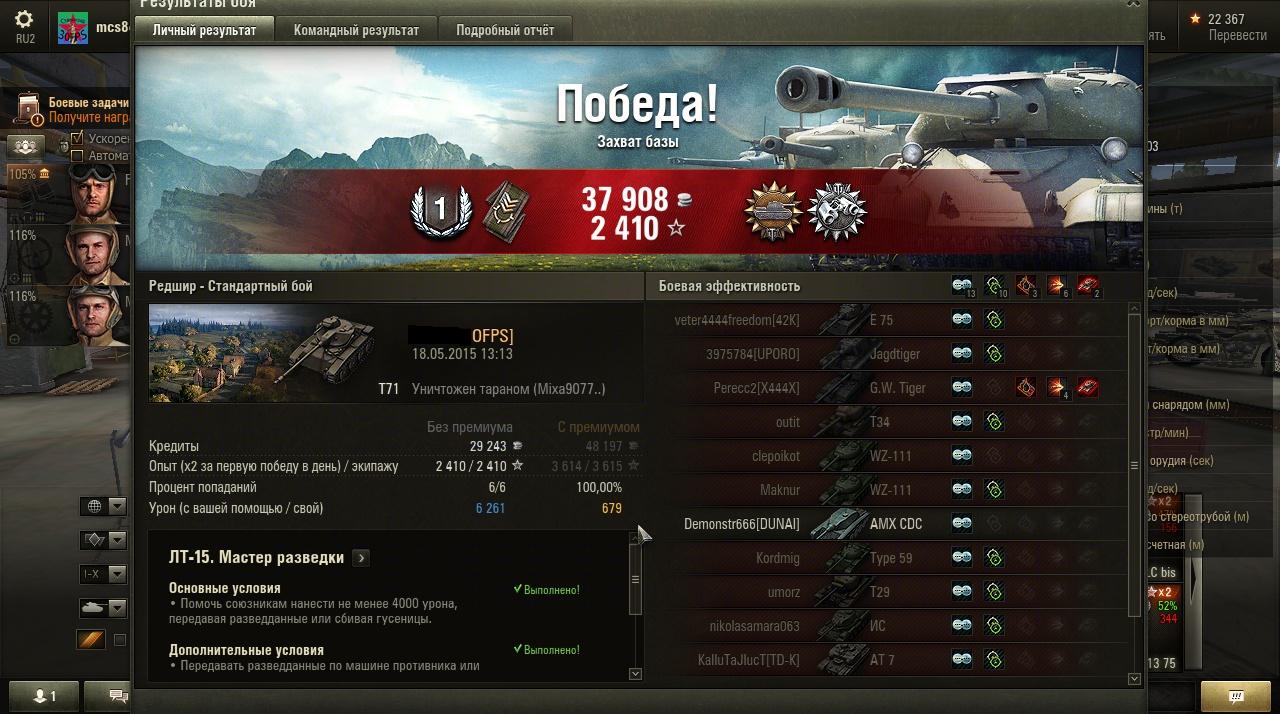Expand the ЛТ-15 mission details arrow
Screen dimensions: 1280x714
point(361,558)
